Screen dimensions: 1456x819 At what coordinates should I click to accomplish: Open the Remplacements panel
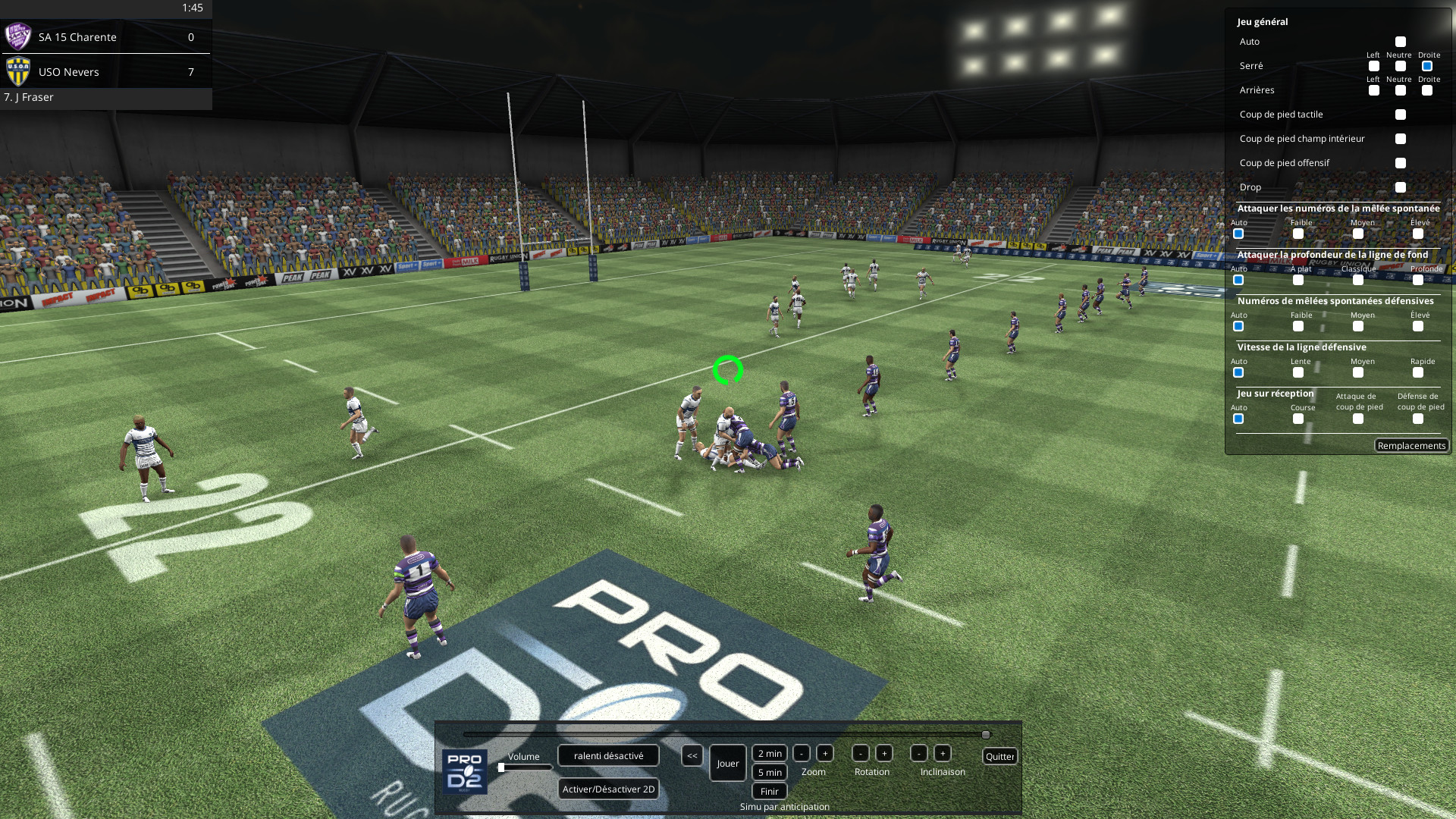coord(1411,445)
